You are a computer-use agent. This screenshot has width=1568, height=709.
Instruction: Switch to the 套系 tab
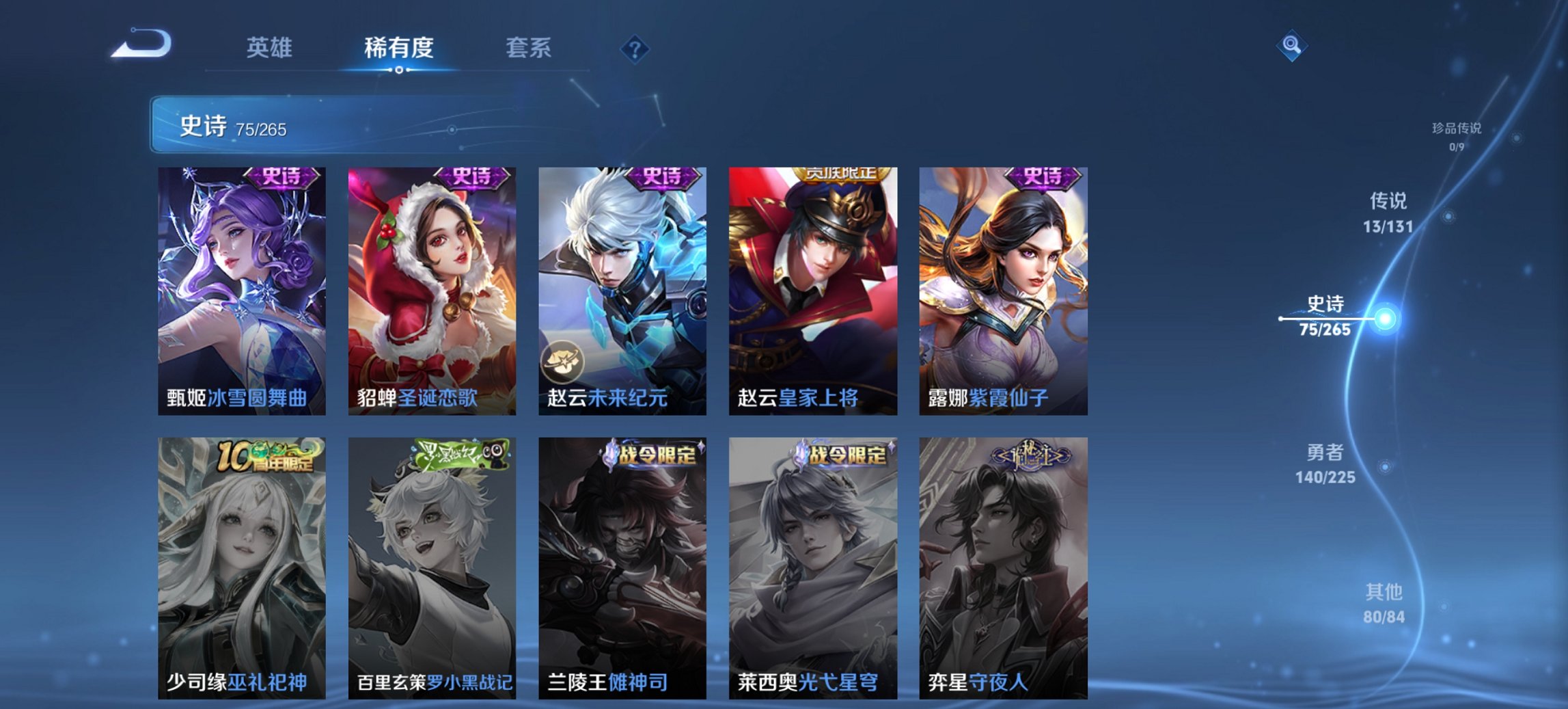coord(529,48)
